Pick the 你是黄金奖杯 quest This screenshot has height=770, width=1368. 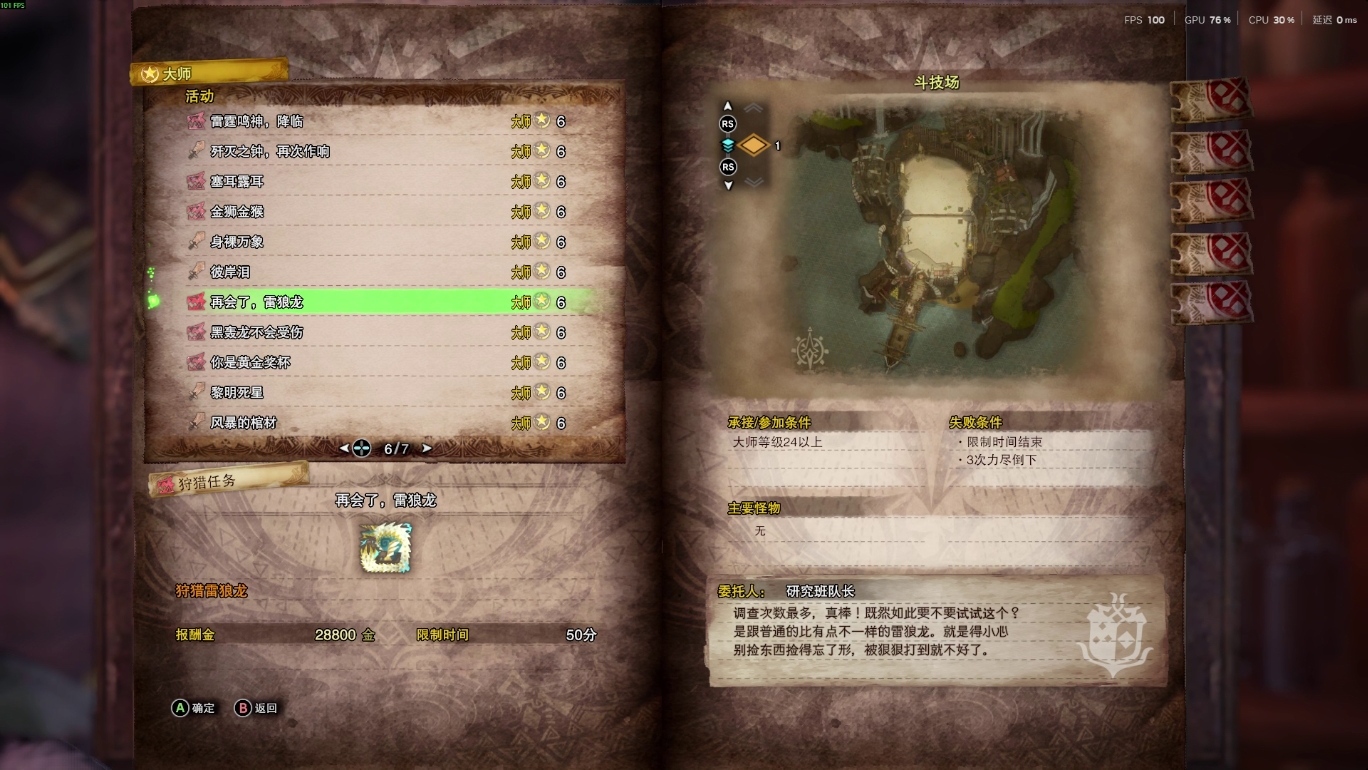click(x=250, y=362)
